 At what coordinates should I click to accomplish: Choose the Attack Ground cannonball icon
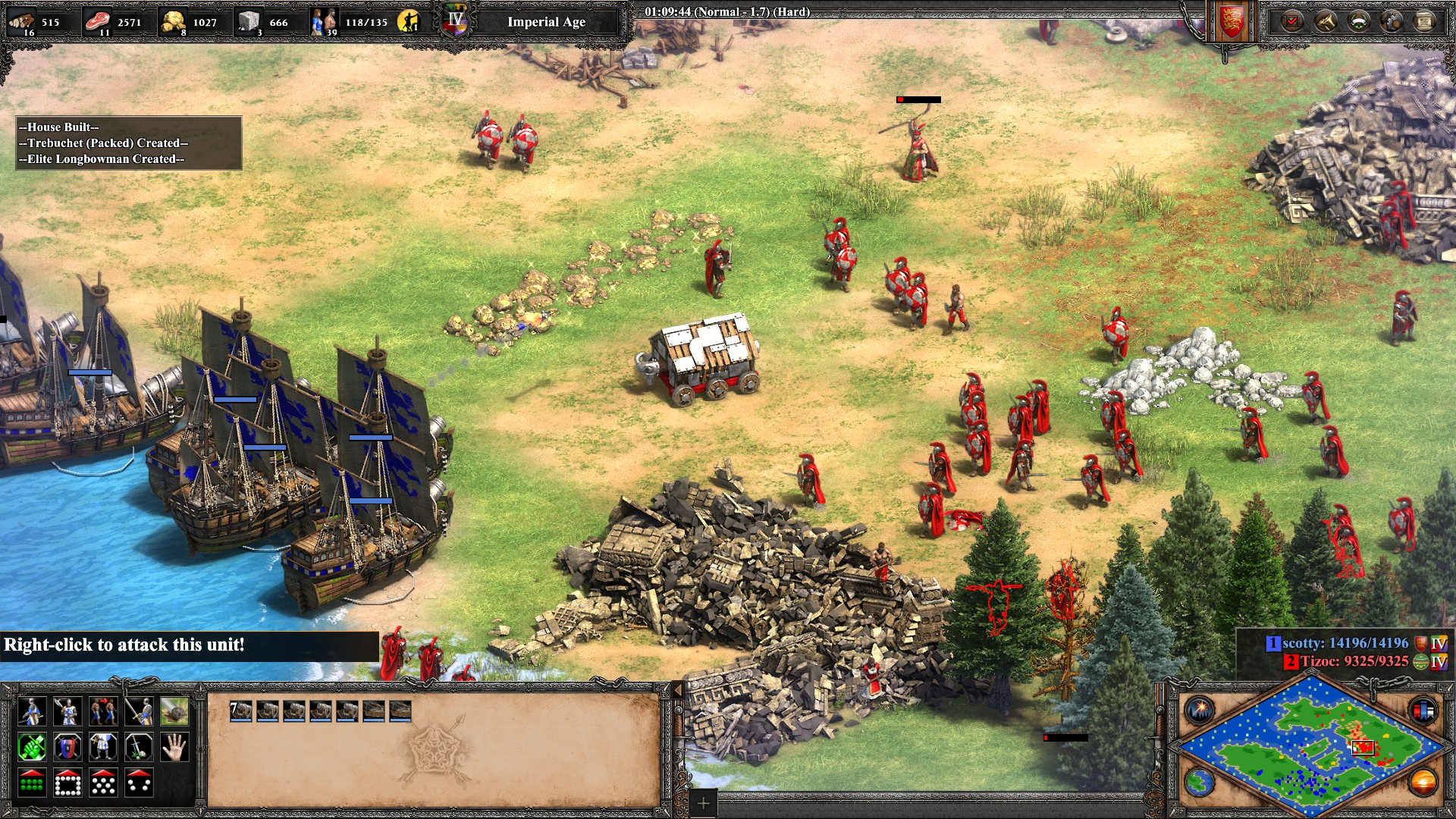coord(174,711)
